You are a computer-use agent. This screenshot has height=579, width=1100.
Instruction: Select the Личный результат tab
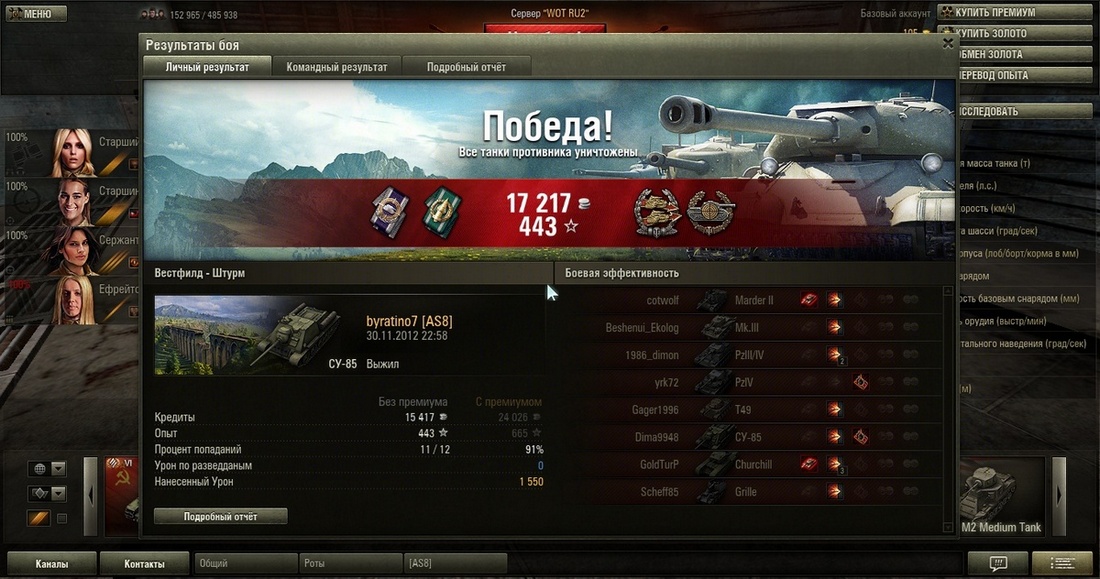click(x=207, y=67)
